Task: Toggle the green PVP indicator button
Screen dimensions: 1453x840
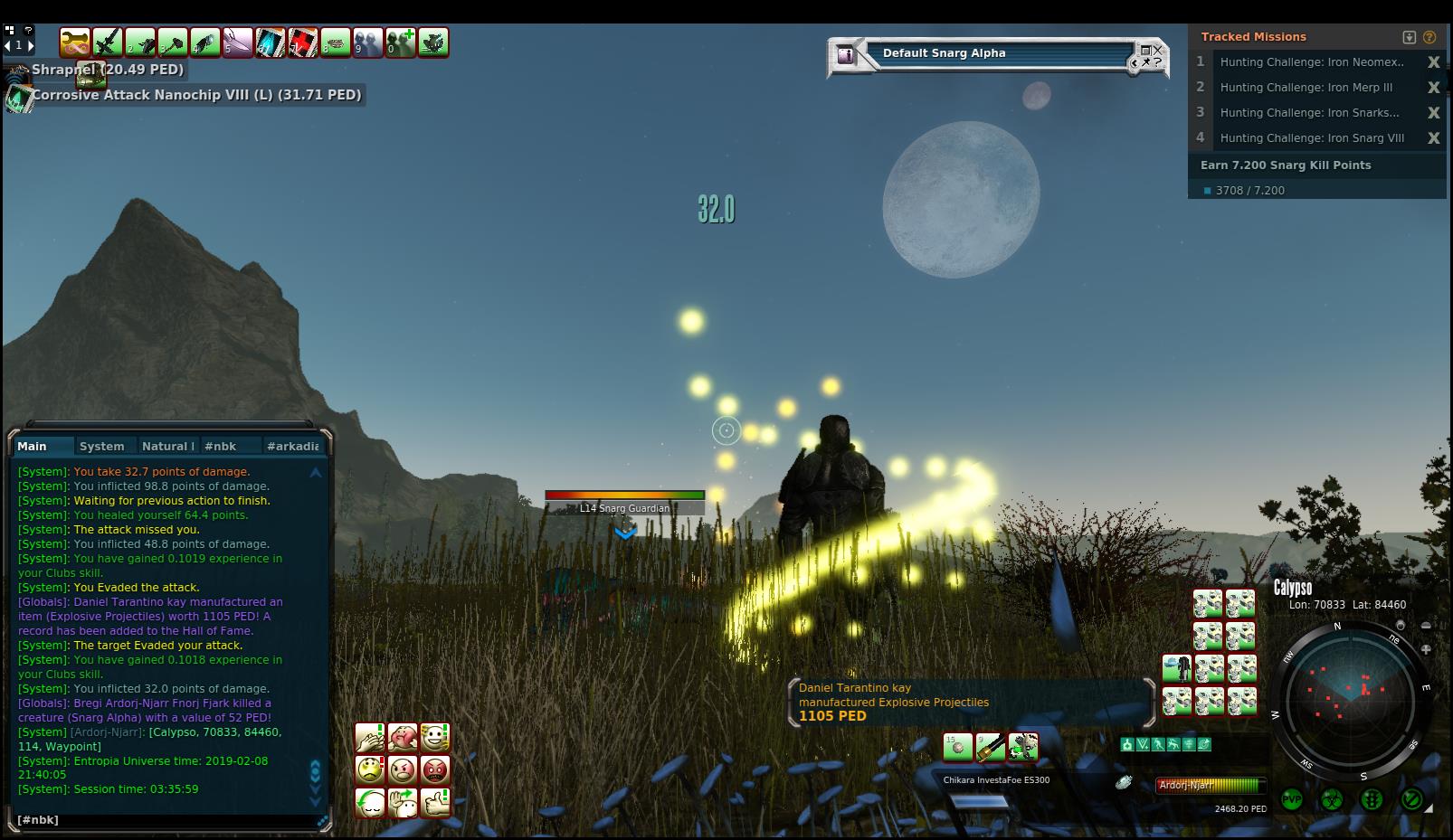Action: (x=1291, y=799)
